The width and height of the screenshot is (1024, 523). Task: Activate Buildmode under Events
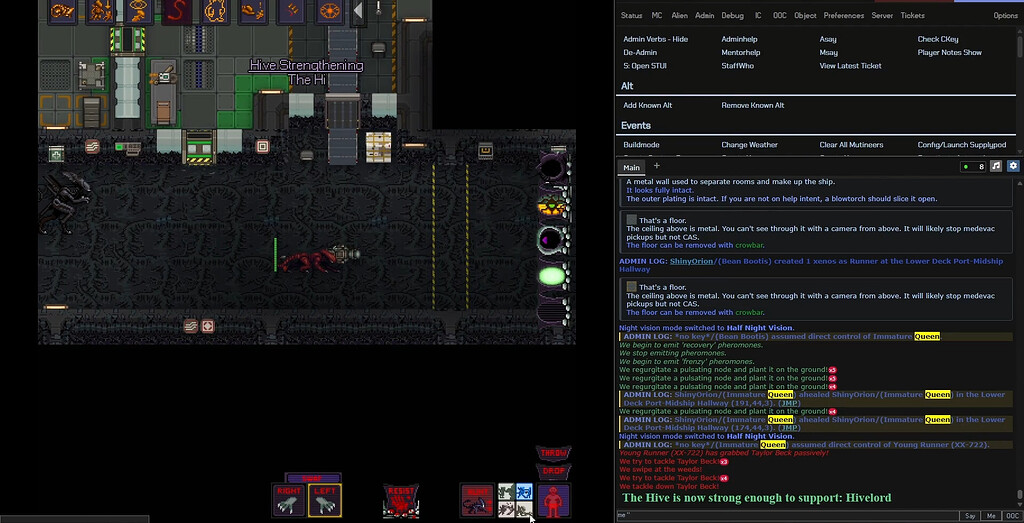tap(641, 145)
